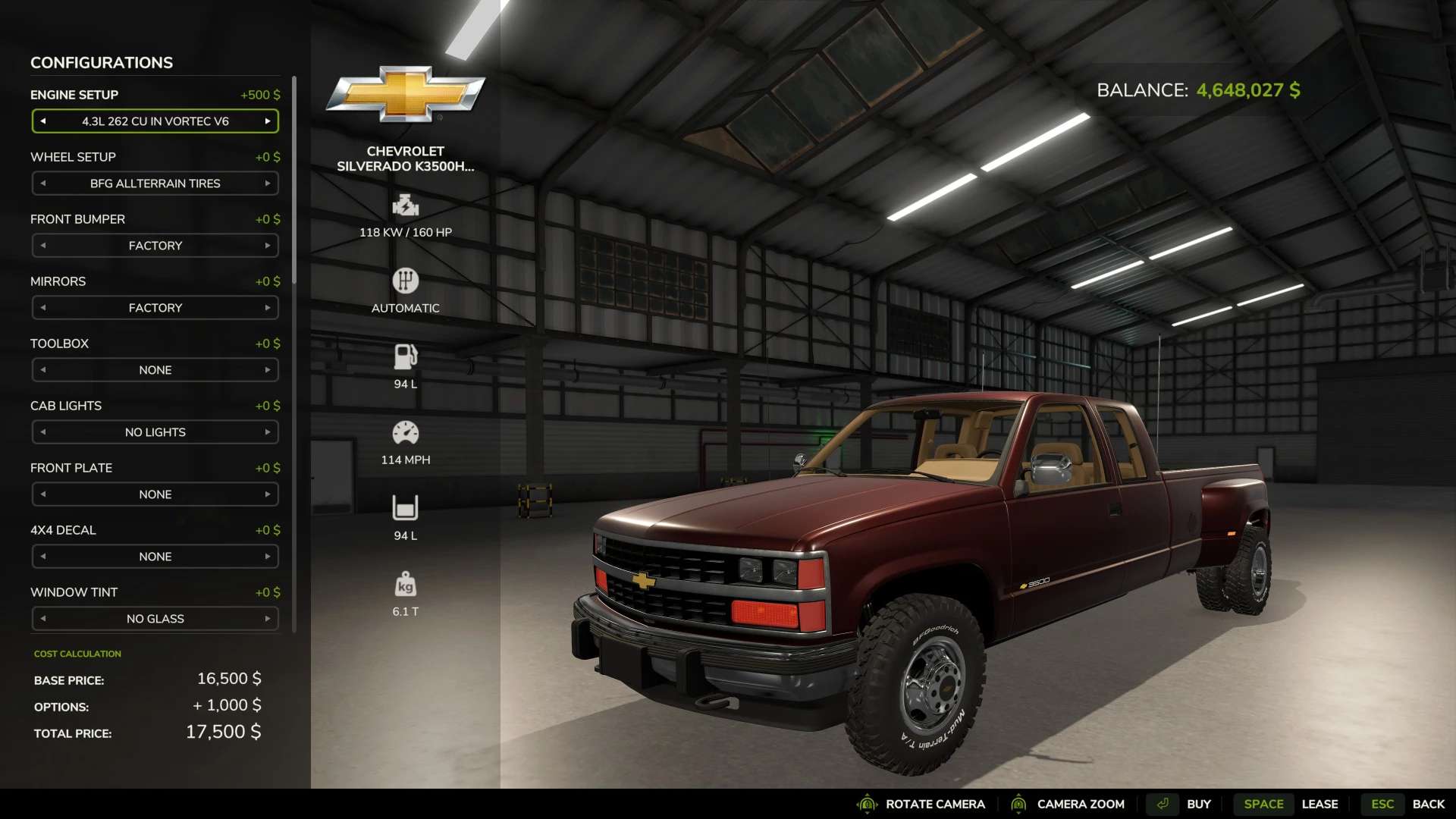Choose next 4x4 Decal option
The height and width of the screenshot is (819, 1456).
[x=268, y=557]
